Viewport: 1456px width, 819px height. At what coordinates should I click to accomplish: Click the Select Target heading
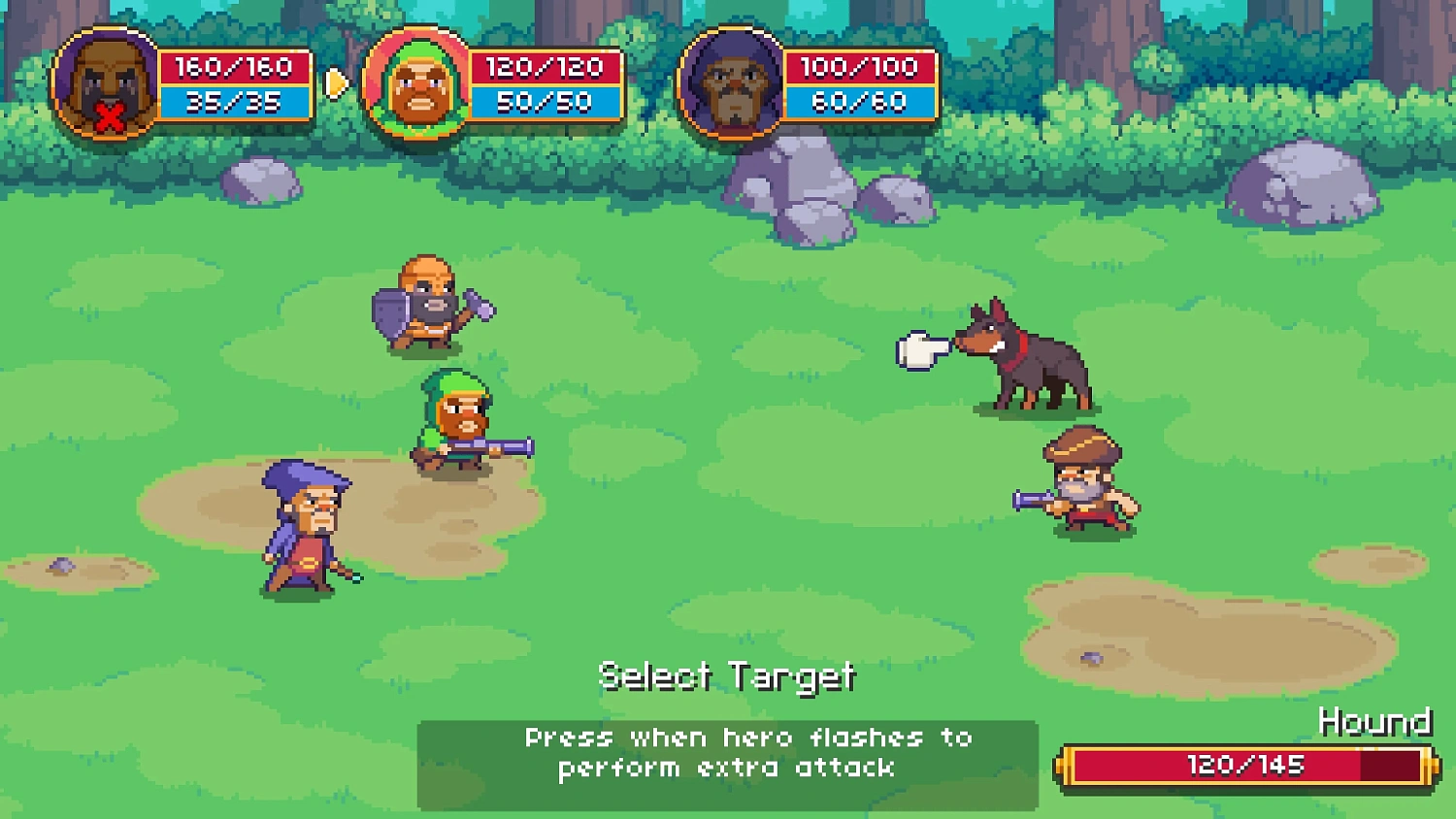coord(728,675)
